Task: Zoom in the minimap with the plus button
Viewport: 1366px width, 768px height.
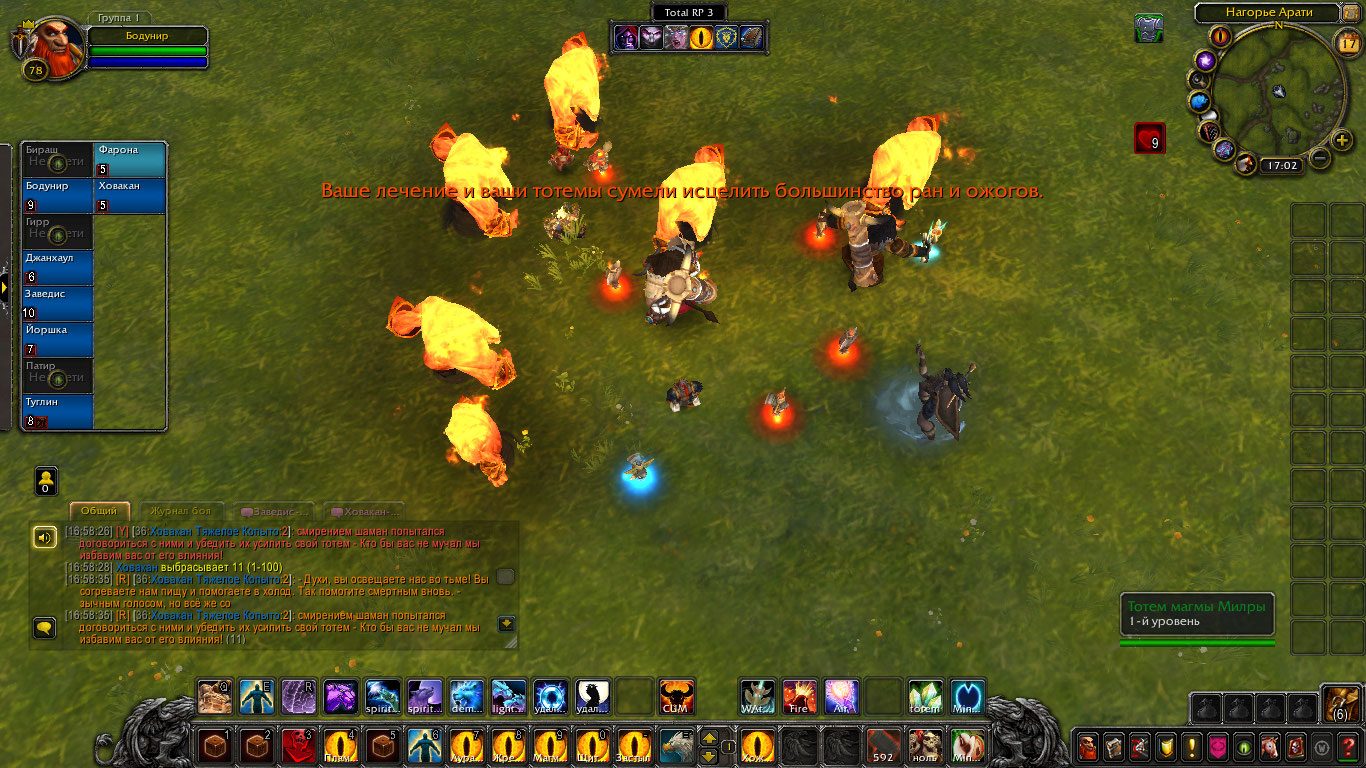Action: (1342, 140)
